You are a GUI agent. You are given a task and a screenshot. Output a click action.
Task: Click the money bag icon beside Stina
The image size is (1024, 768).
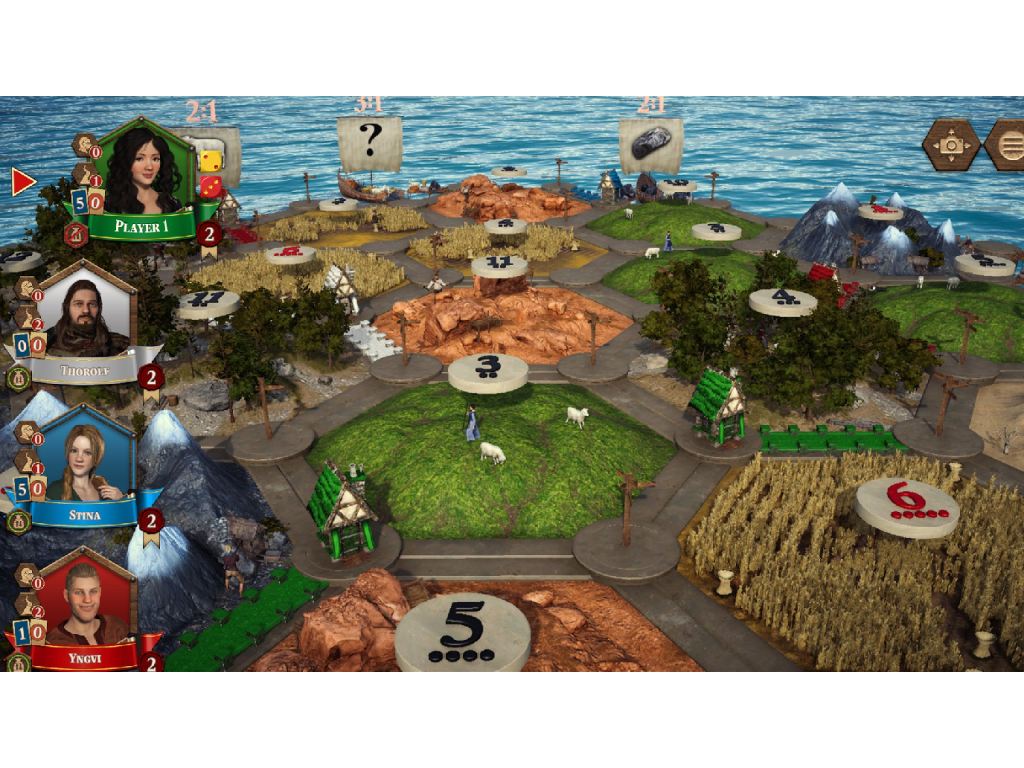[x=17, y=521]
